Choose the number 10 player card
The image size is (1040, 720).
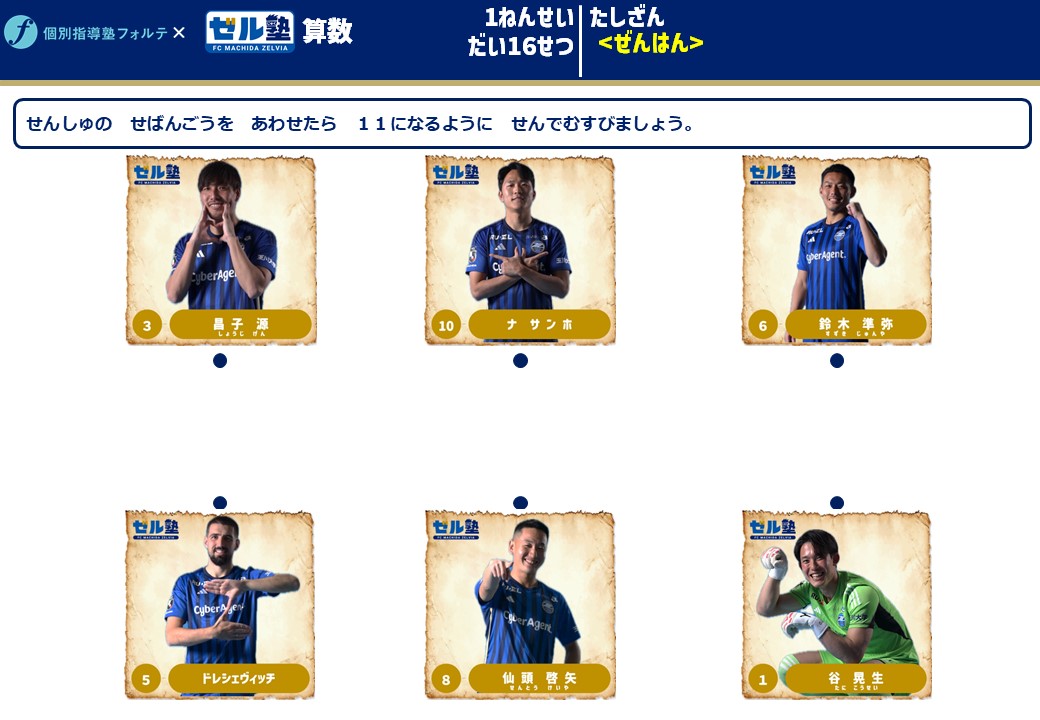(x=520, y=250)
